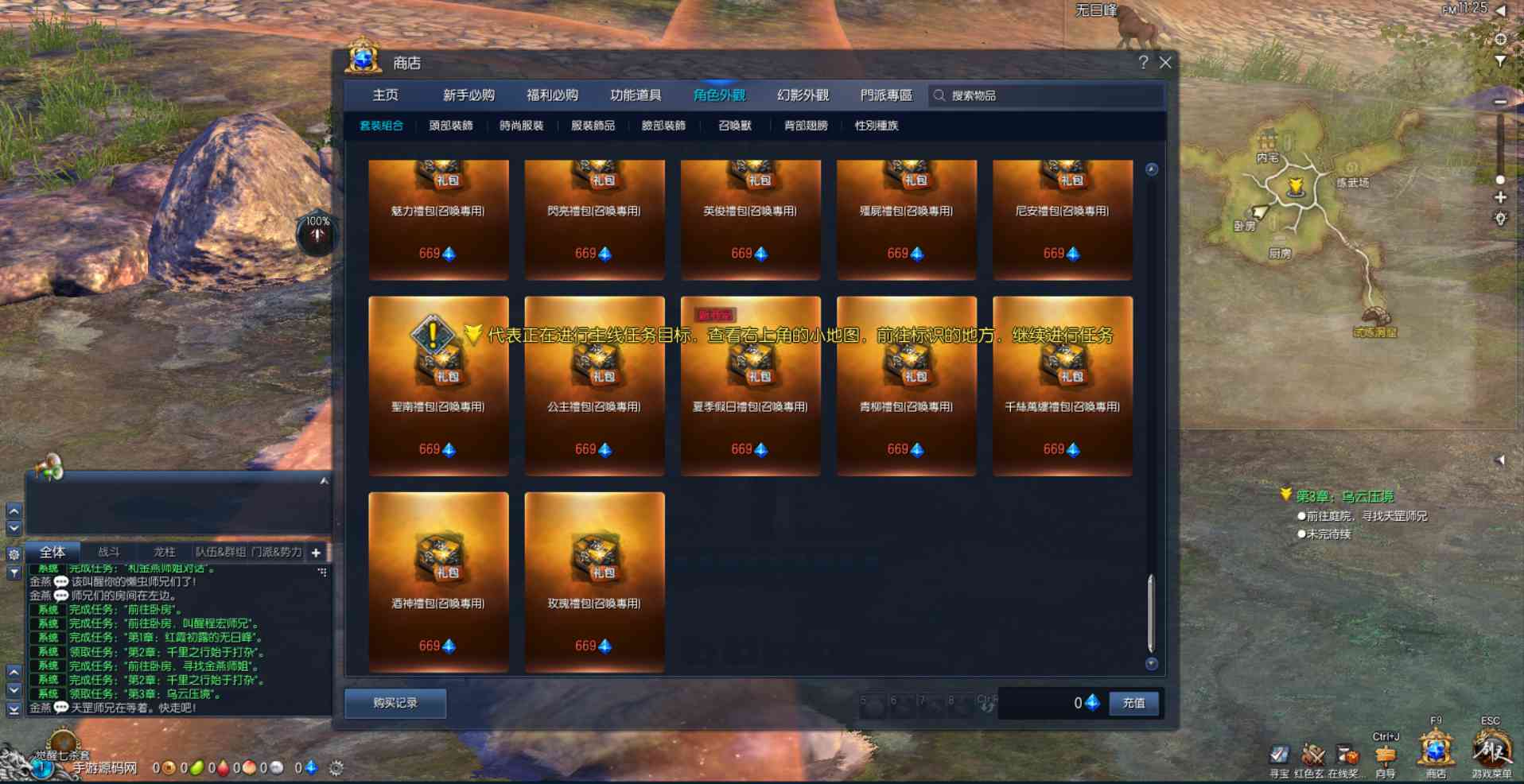Screen dimensions: 1524x784
Task: Choose the 公主礼包 gift pack
Action: tap(594, 386)
